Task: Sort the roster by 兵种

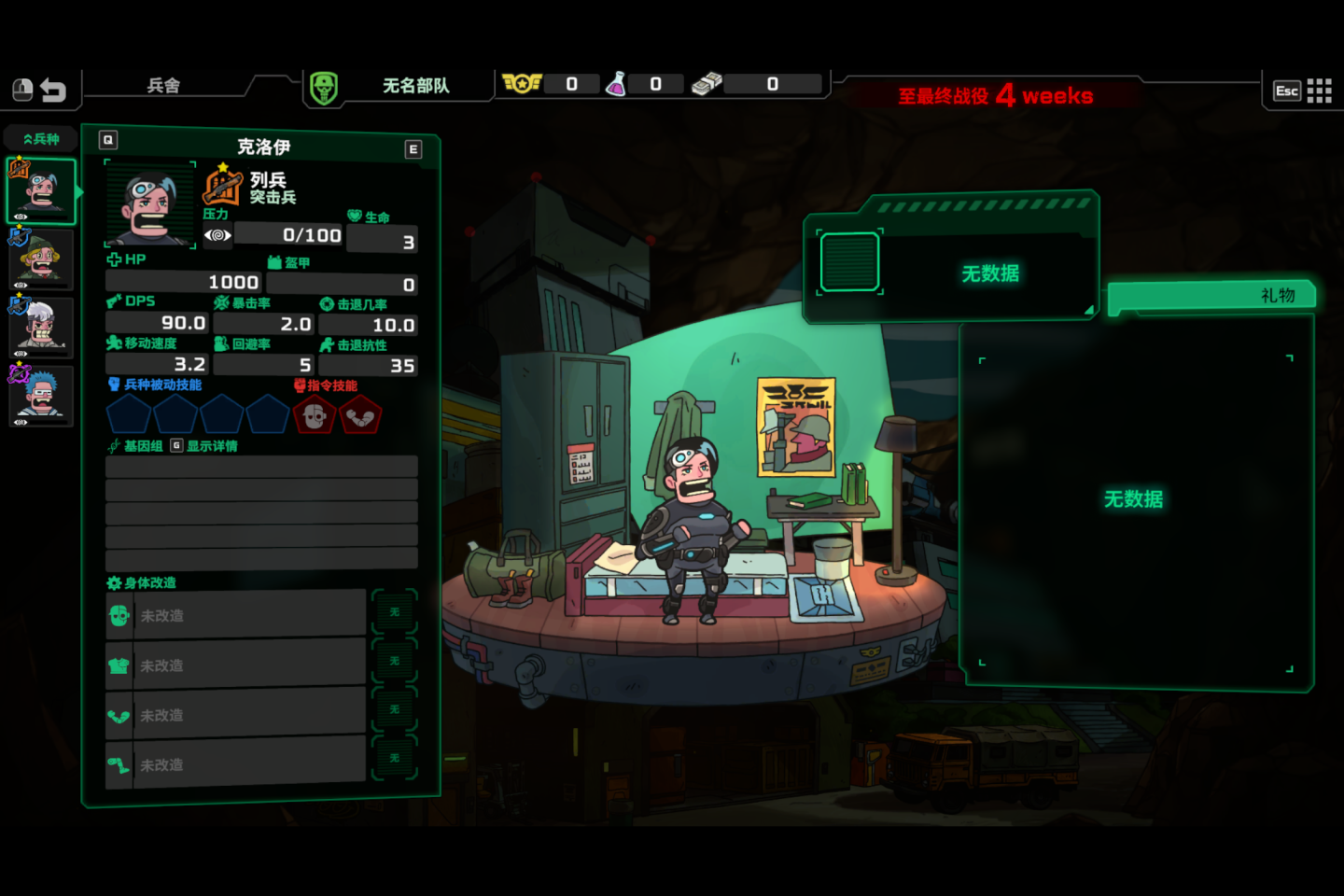Action: pos(41,139)
